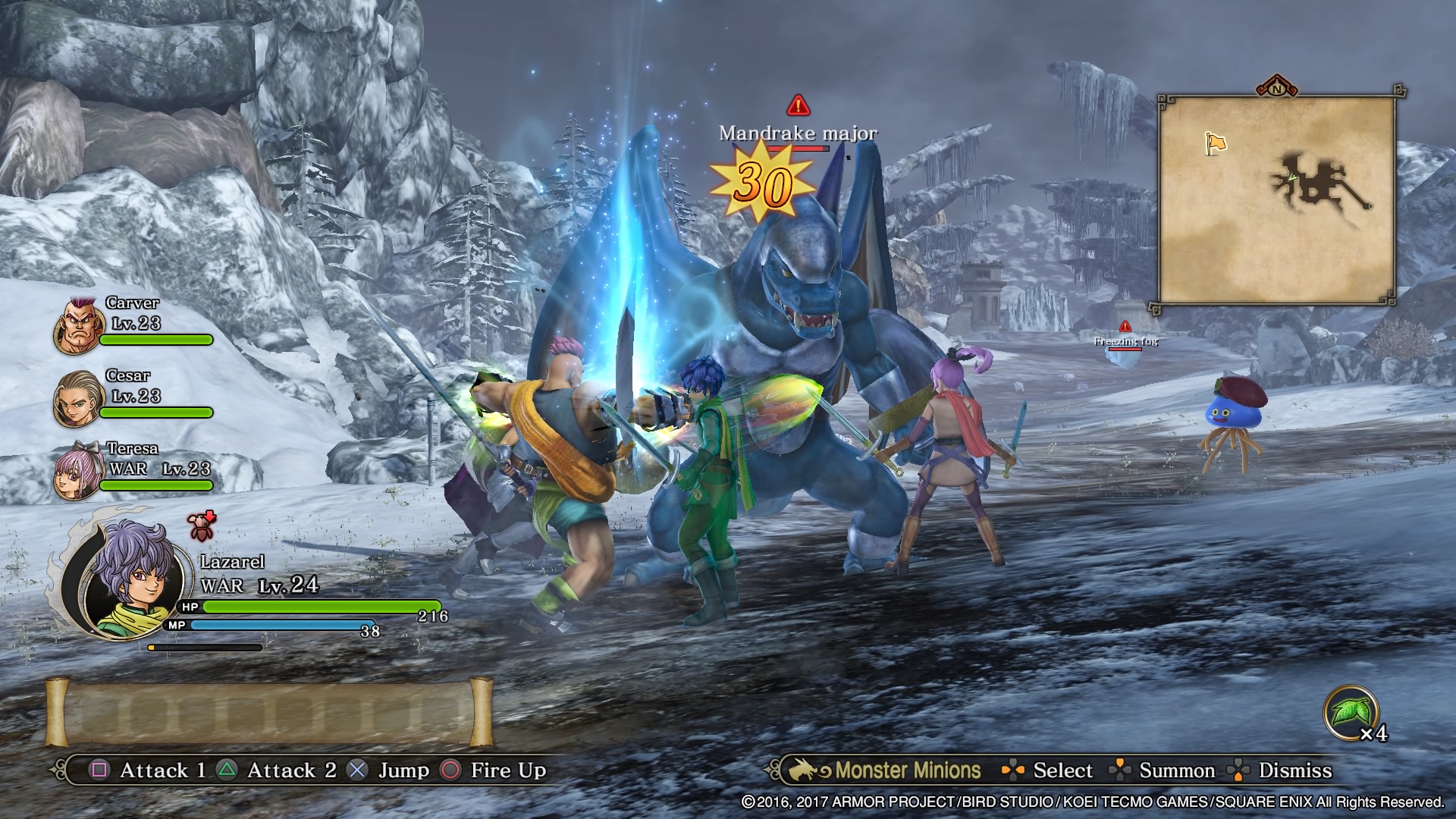Viewport: 1456px width, 819px height.
Task: Click the flag marker on the minimap
Action: 1215,143
